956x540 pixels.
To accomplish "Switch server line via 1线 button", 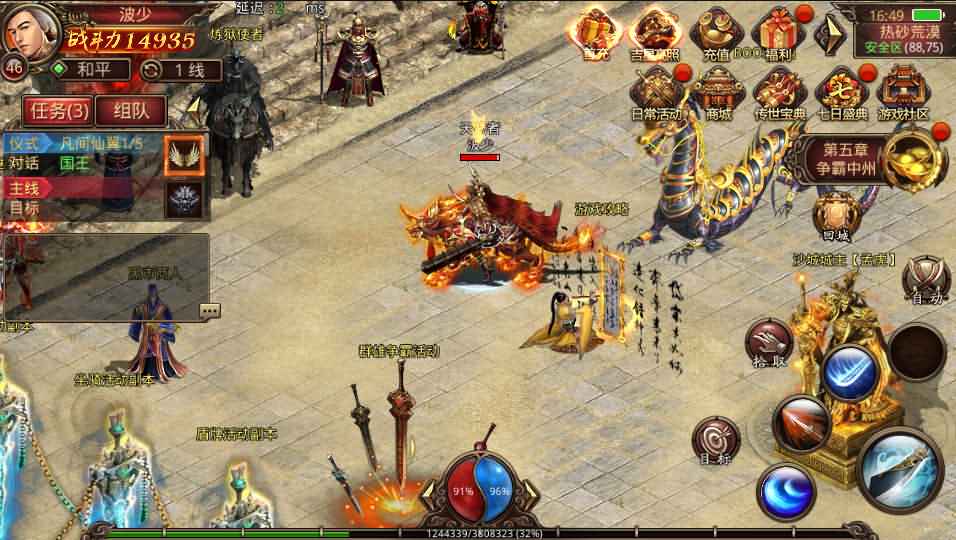I will (x=170, y=69).
